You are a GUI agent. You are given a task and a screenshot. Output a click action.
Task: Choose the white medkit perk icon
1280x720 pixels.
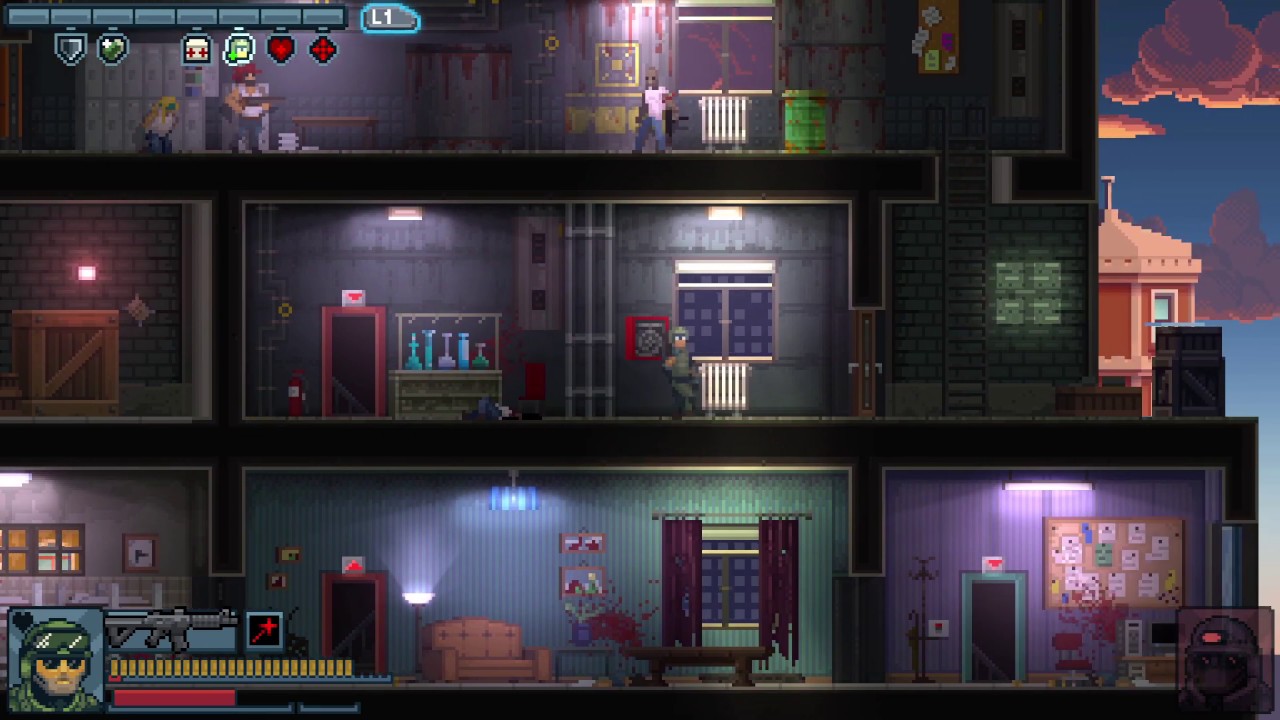click(x=196, y=49)
